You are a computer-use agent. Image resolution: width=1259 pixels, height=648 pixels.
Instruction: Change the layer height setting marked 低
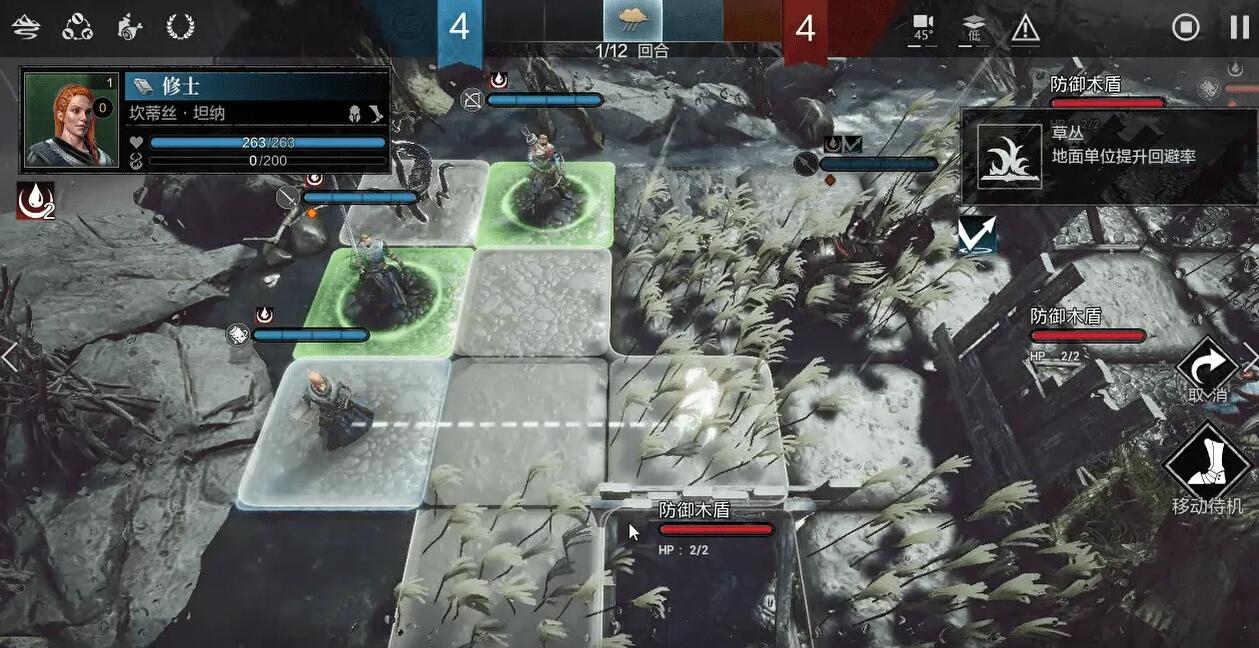974,28
